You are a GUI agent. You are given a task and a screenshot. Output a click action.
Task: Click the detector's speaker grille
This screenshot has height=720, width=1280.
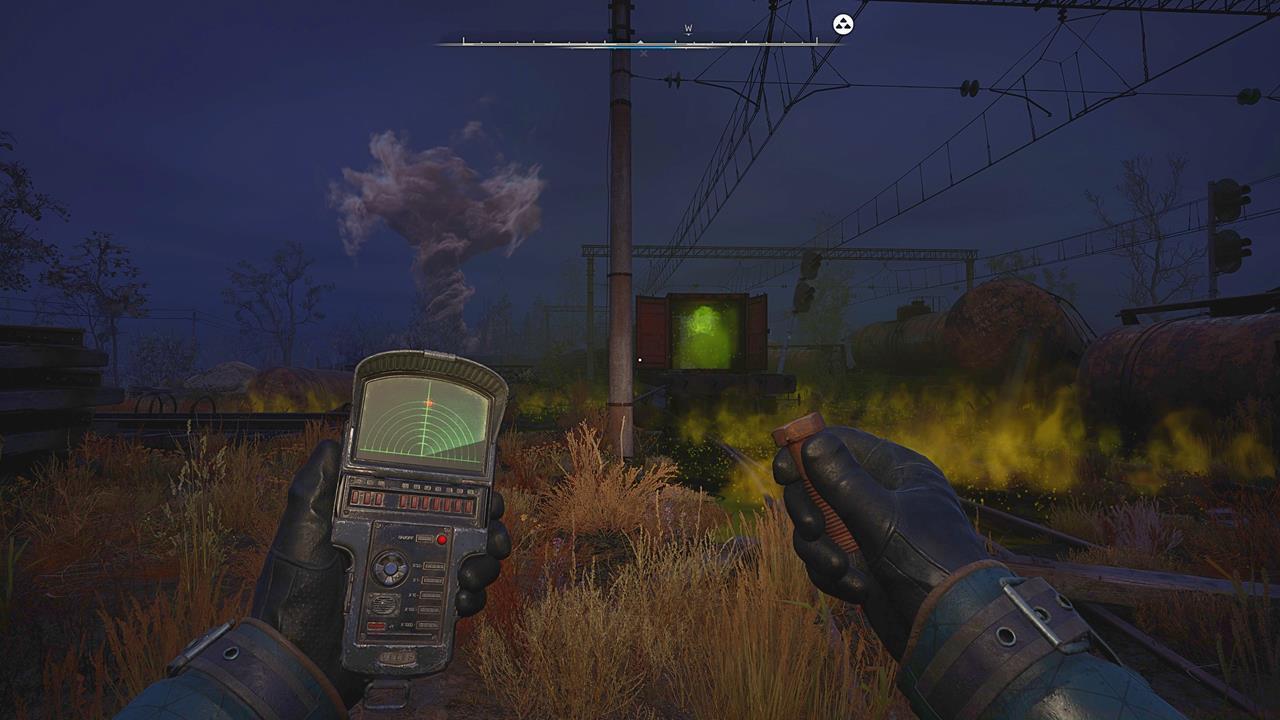pyautogui.click(x=383, y=604)
